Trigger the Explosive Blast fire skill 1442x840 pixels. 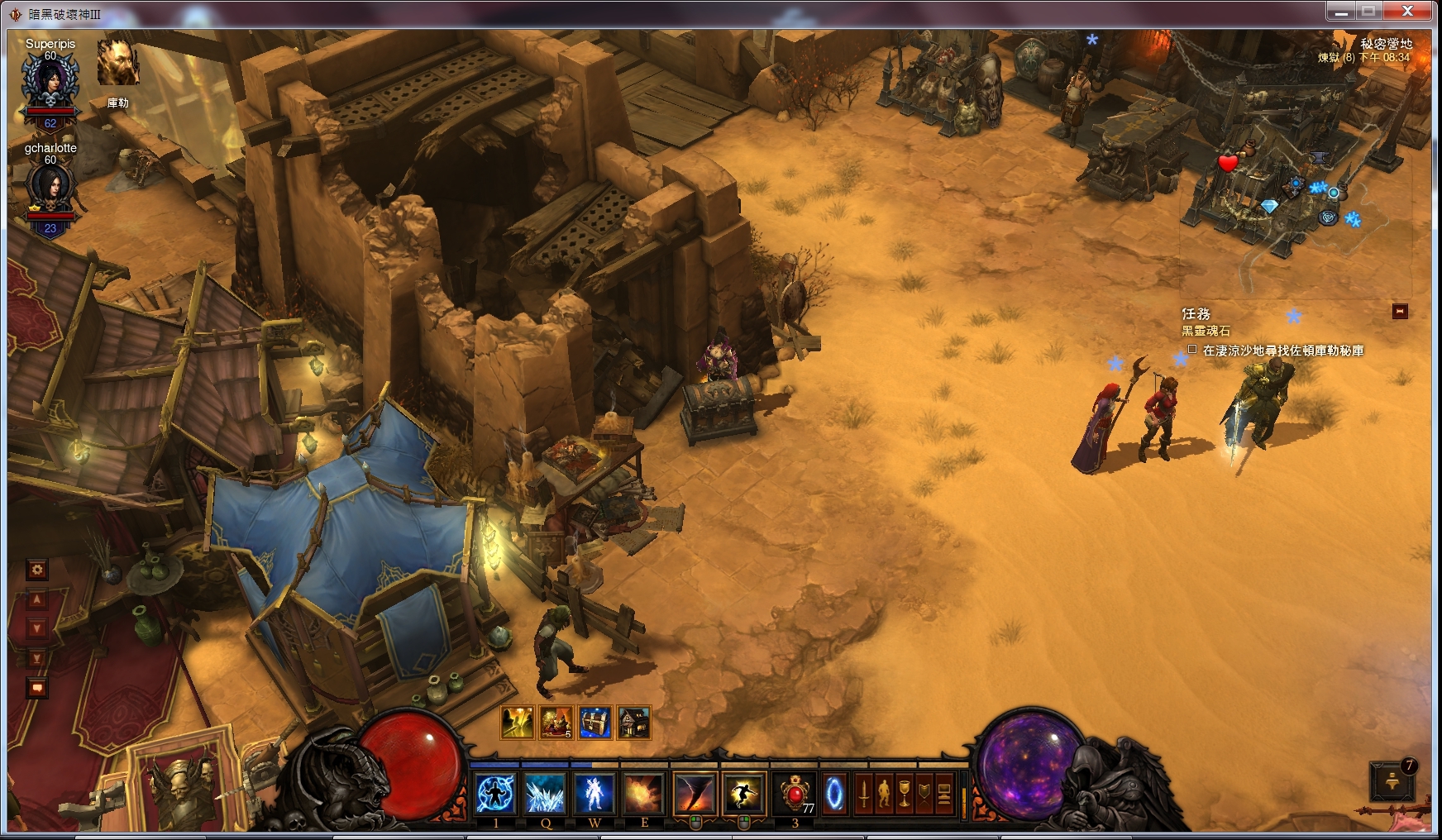[644, 795]
